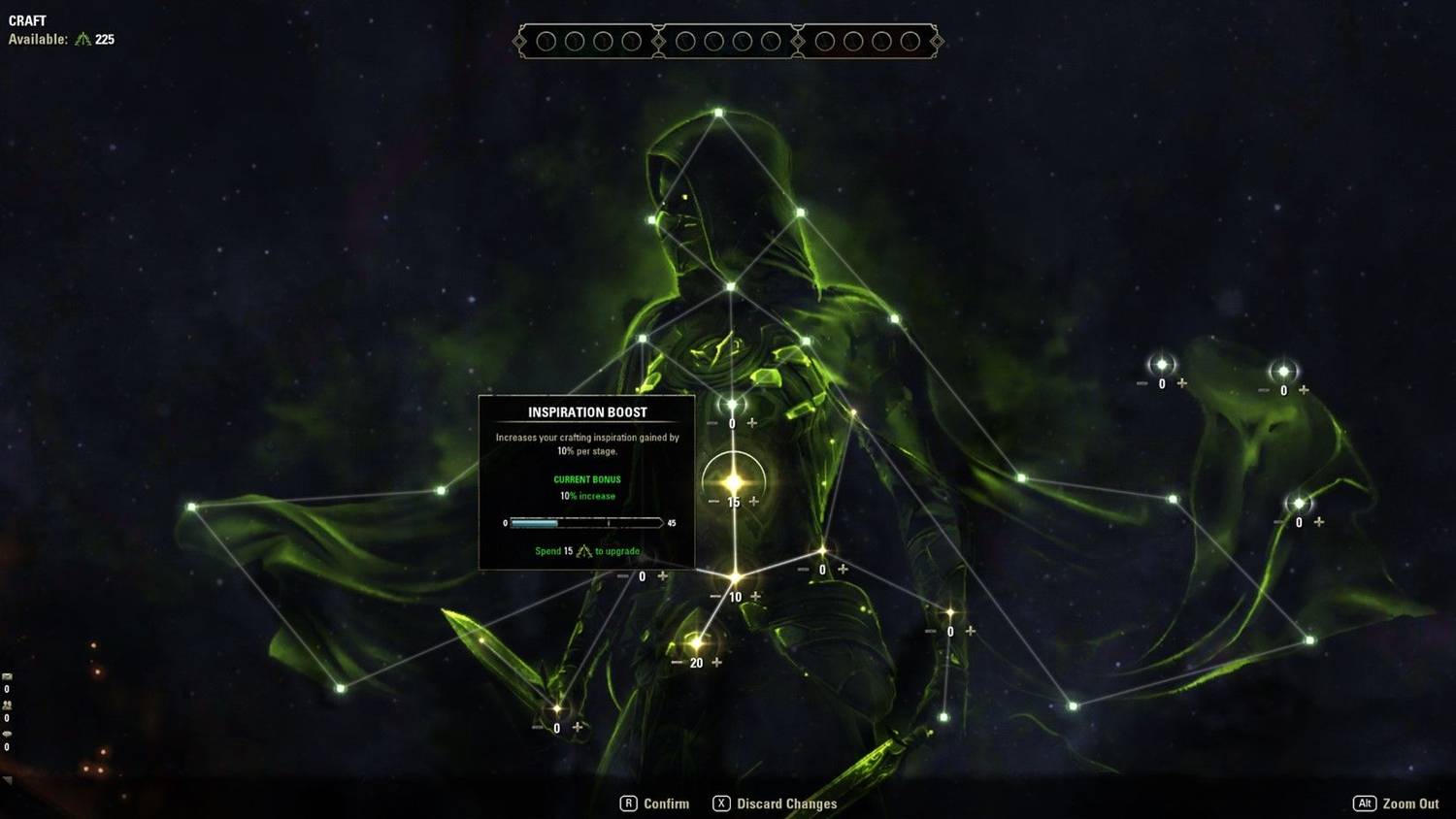Click the first champion bar slot at top

pyautogui.click(x=548, y=42)
